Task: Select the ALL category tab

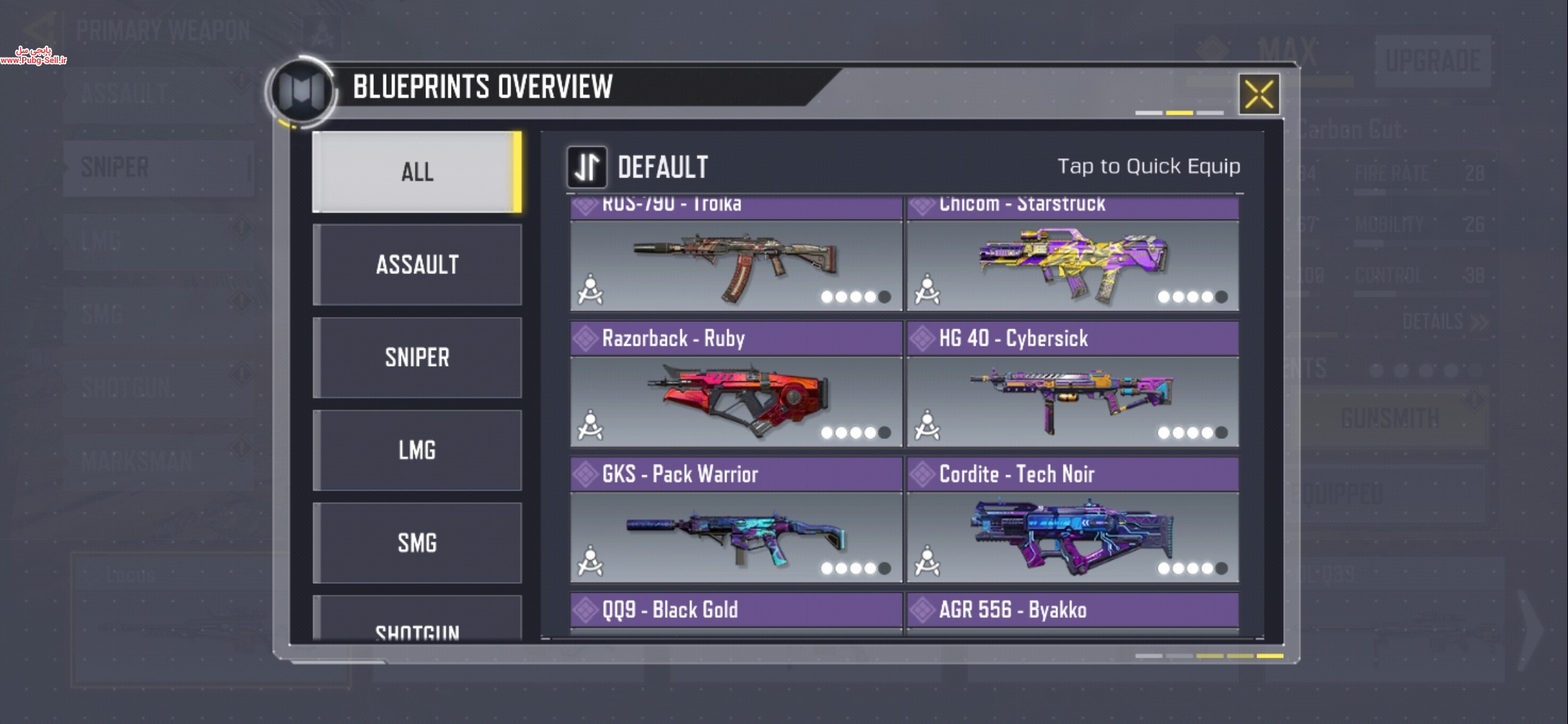Action: pos(417,172)
